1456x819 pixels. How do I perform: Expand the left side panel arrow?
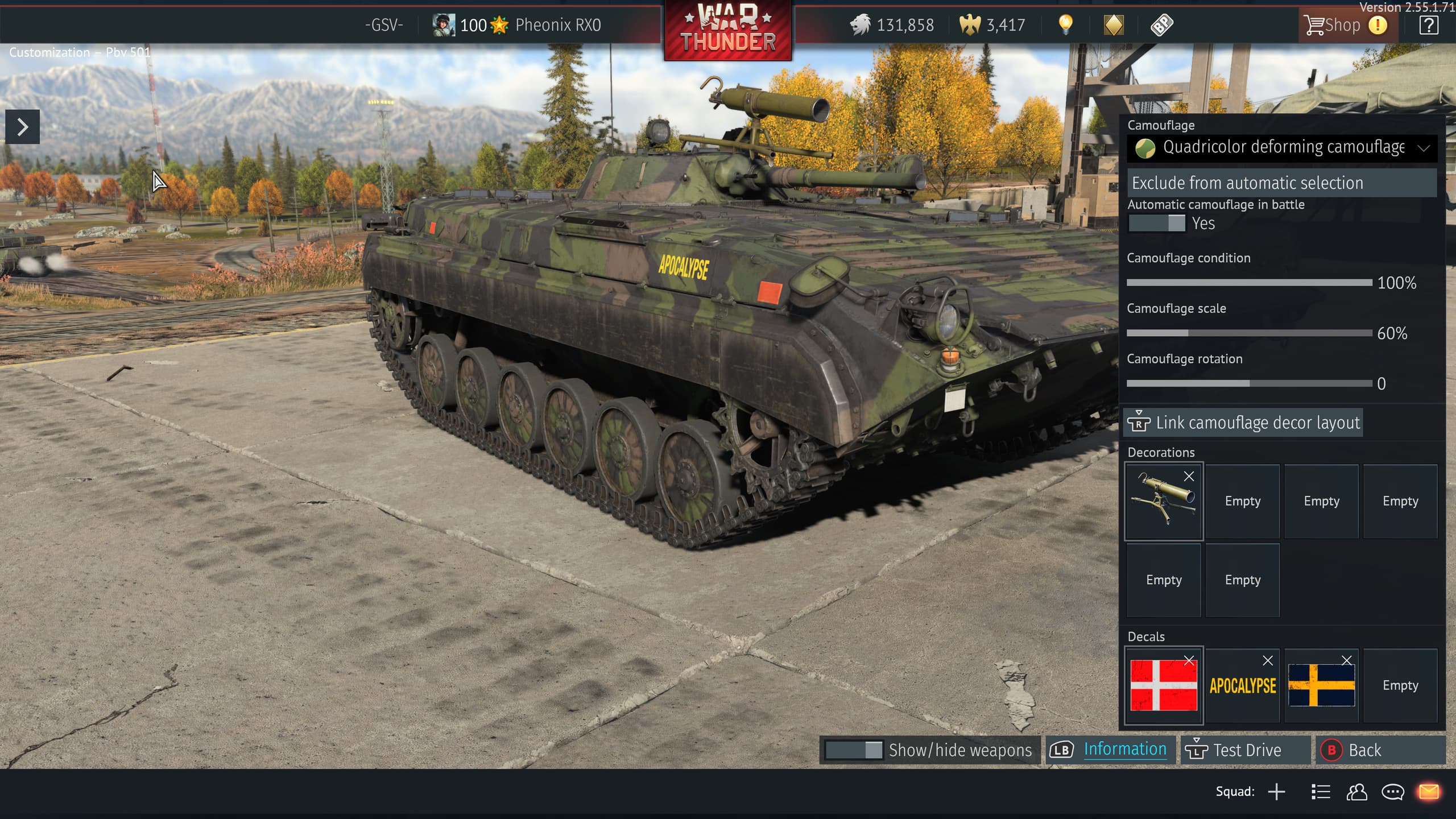click(23, 127)
